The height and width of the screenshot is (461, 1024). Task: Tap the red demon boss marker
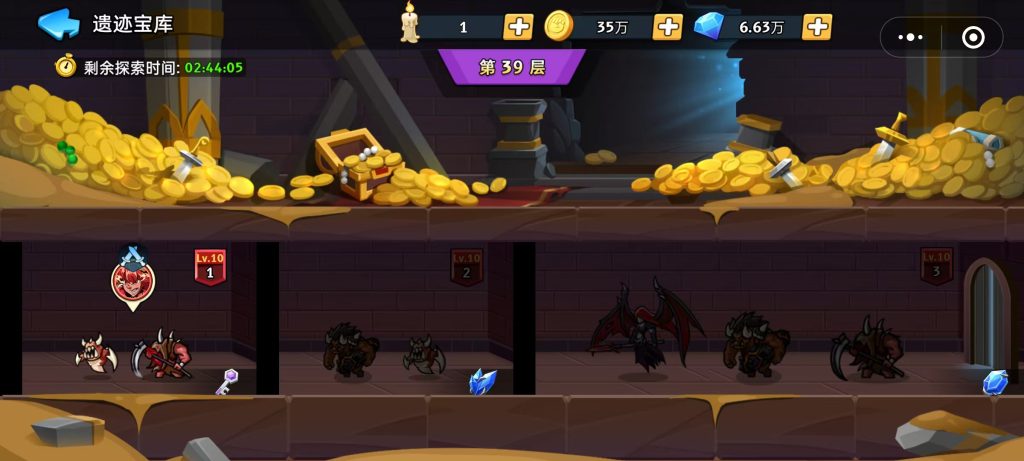point(132,280)
